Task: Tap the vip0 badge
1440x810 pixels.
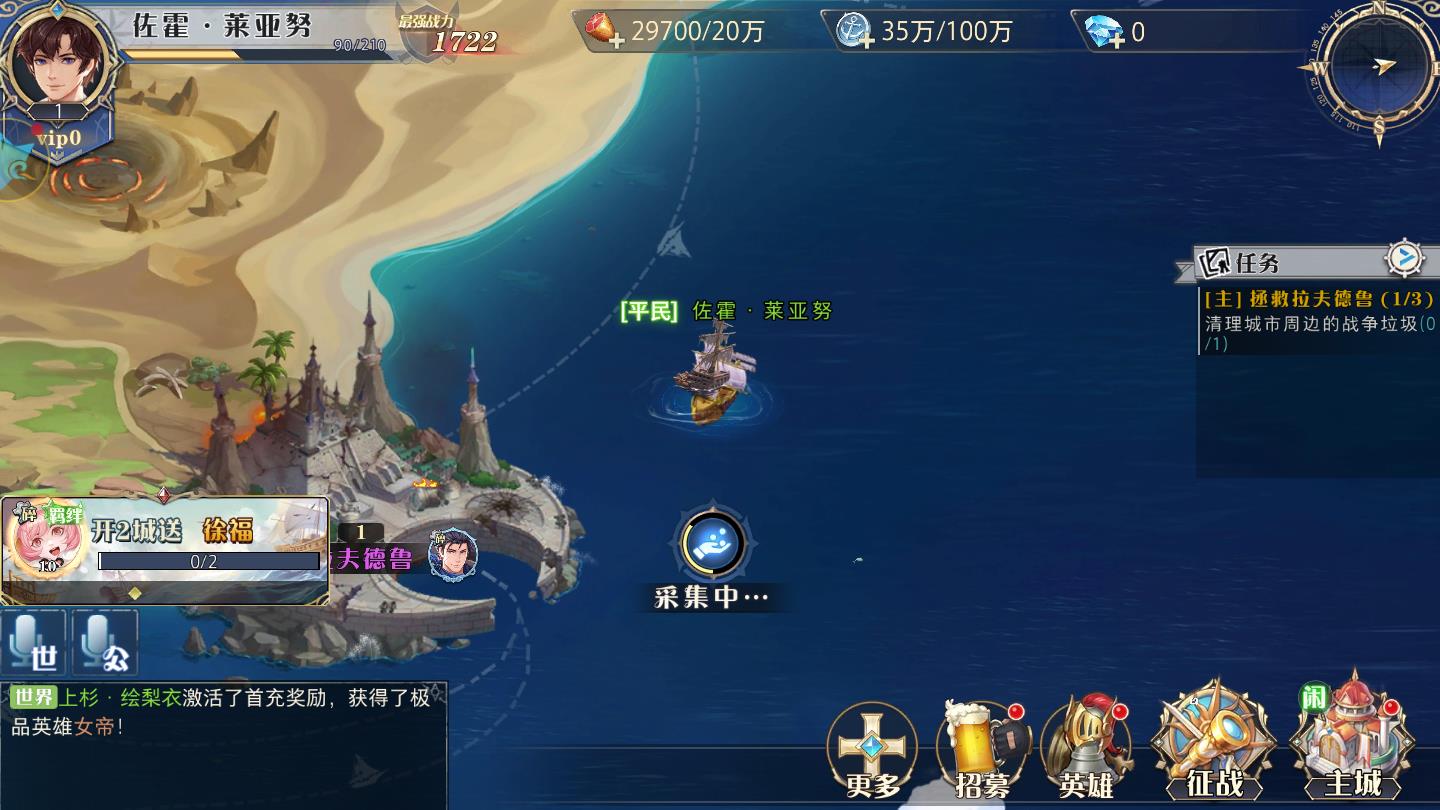Action: click(x=58, y=138)
